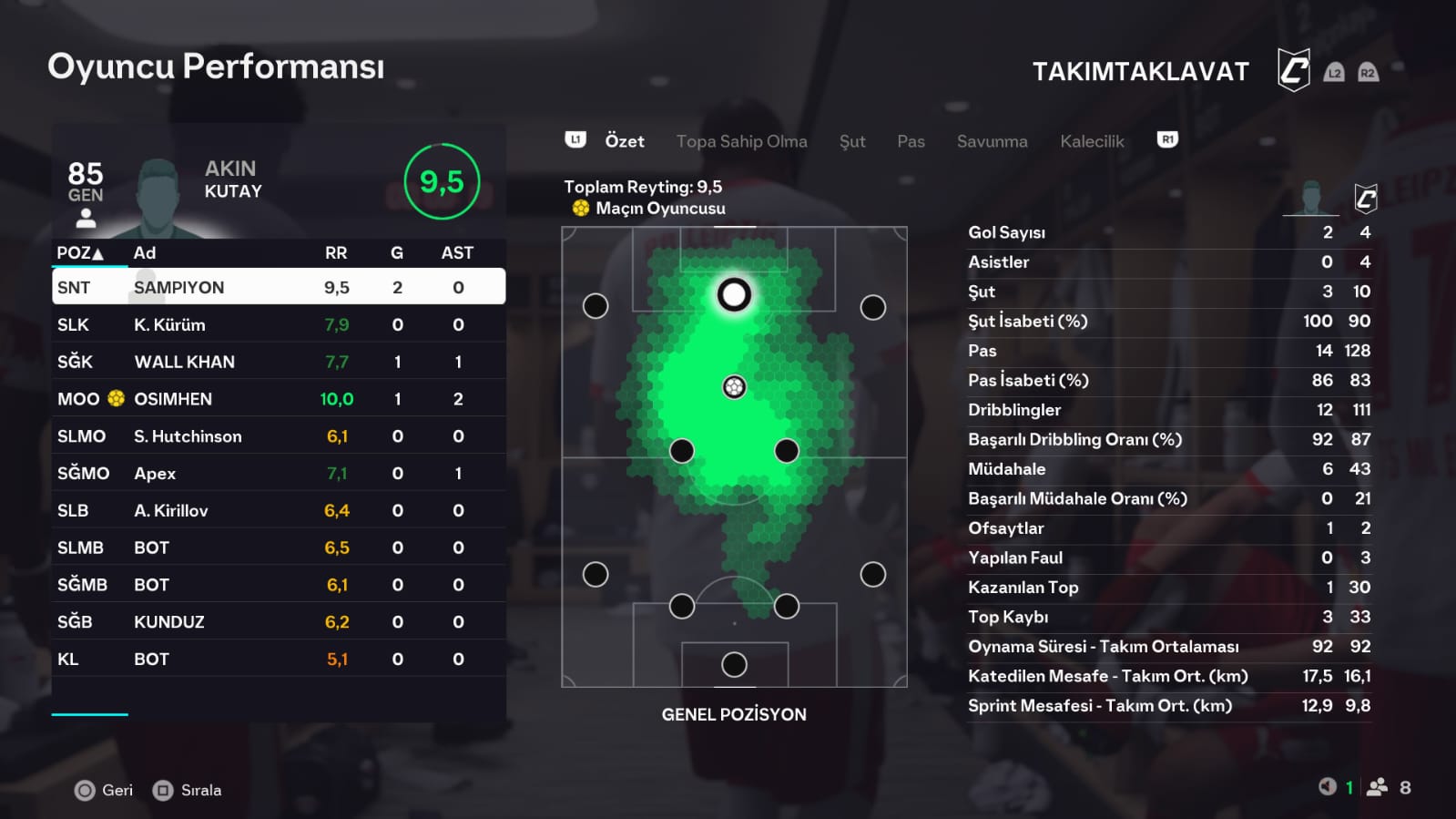Open the Savunma tab
The height and width of the screenshot is (819, 1456).
992,141
